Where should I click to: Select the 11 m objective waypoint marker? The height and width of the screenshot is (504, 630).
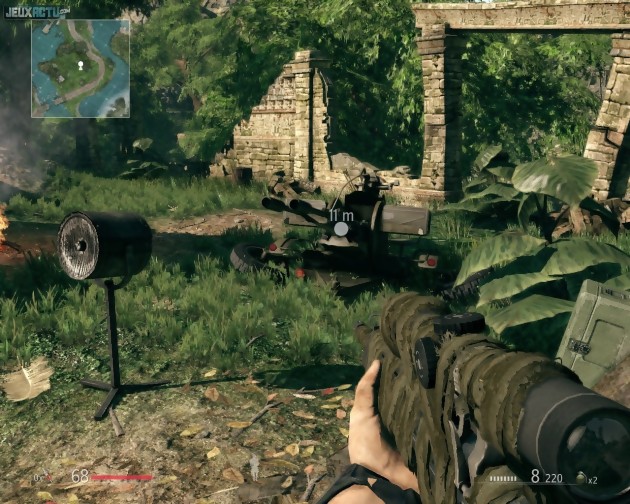[342, 229]
